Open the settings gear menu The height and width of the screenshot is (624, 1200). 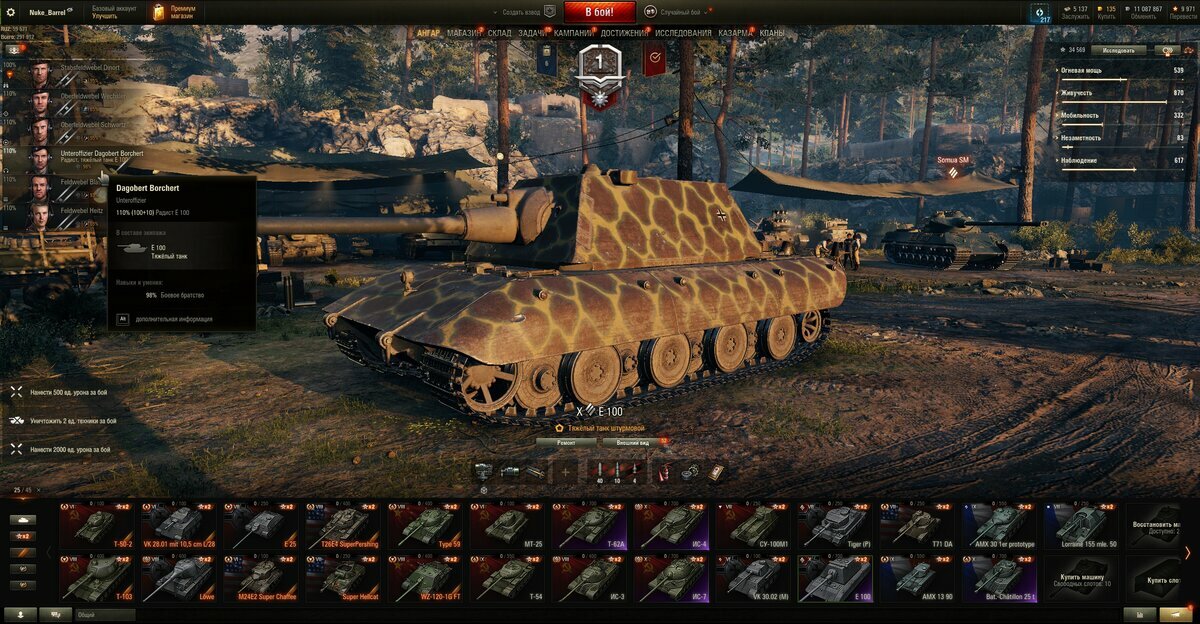pyautogui.click(x=11, y=11)
